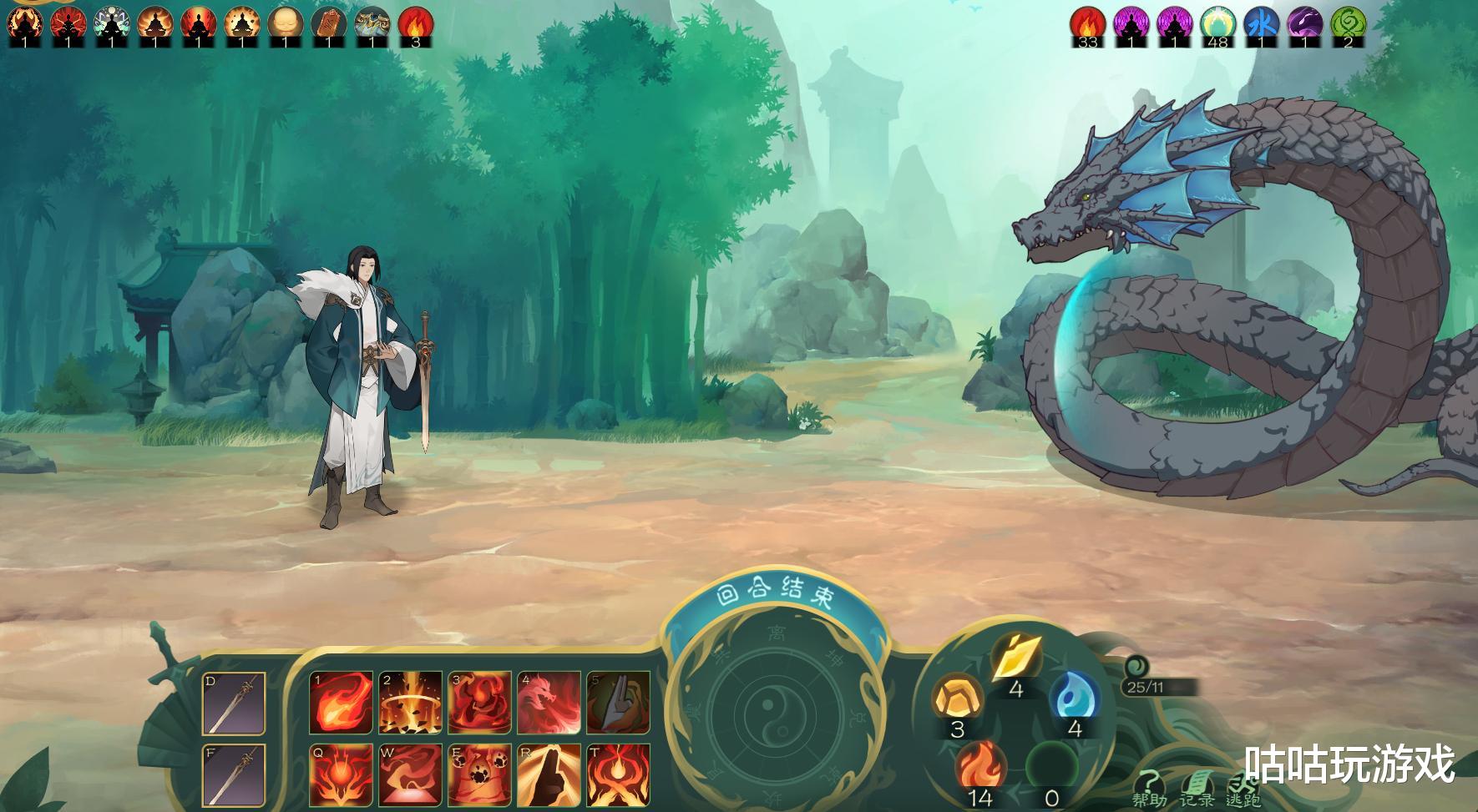This screenshot has width=1478, height=812.
Task: Choose the grey hand seal skill
Action: (618, 703)
